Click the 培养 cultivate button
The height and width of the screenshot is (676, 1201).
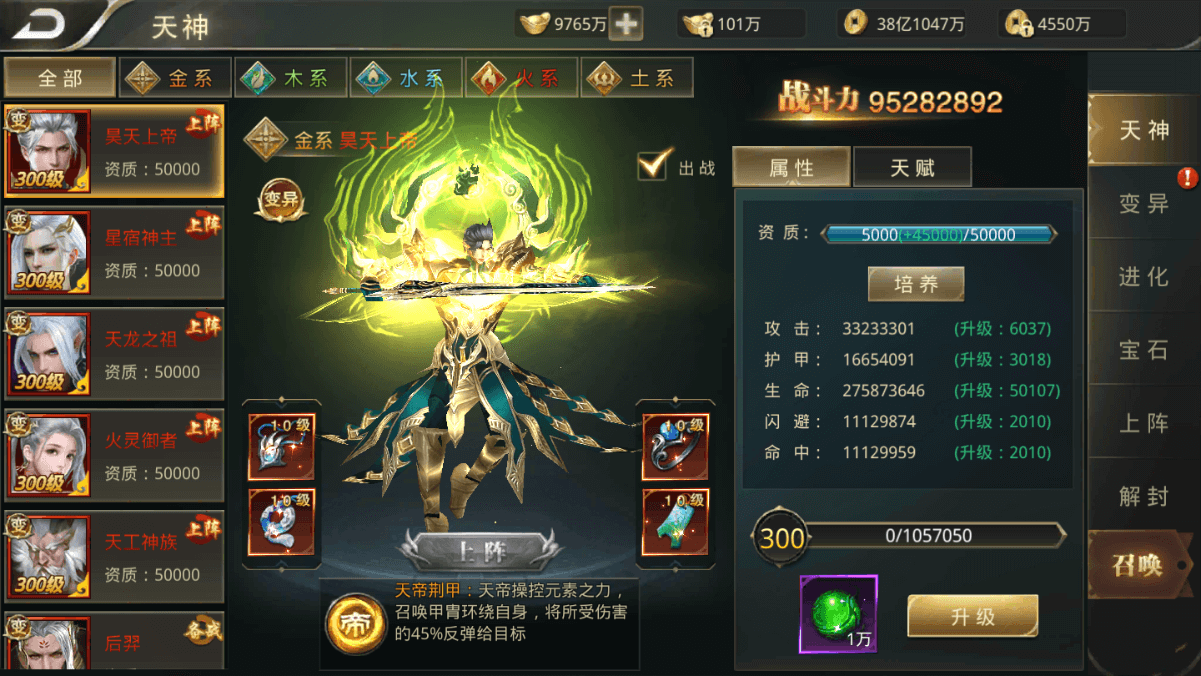coord(915,285)
